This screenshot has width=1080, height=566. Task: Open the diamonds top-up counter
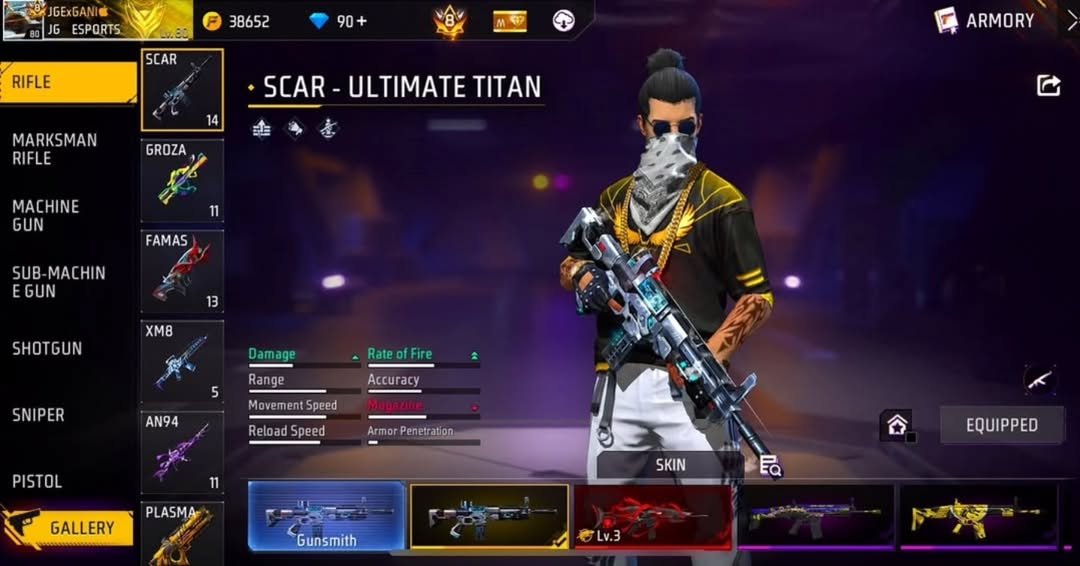pyautogui.click(x=338, y=21)
